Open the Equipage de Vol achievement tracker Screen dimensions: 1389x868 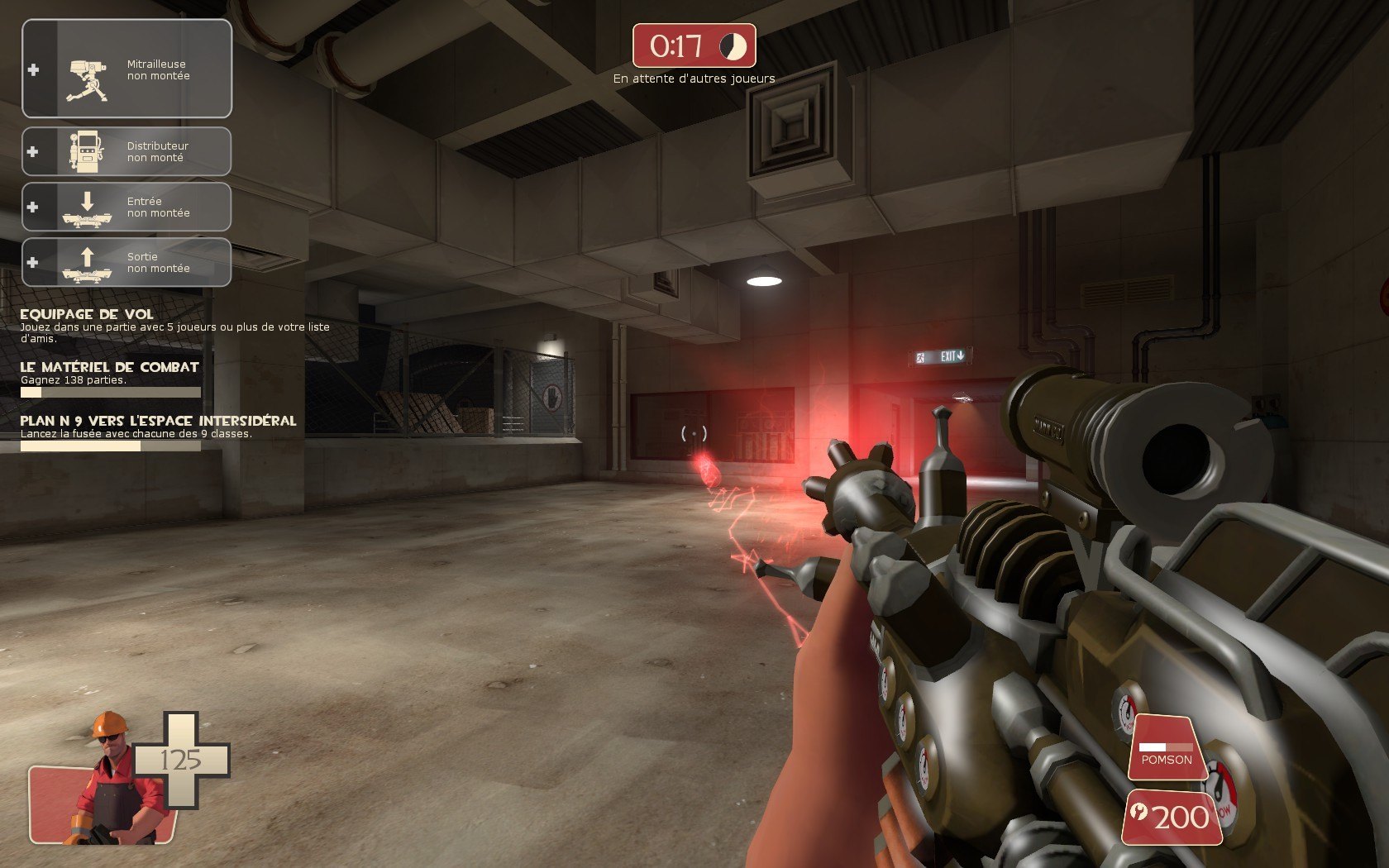(x=86, y=314)
